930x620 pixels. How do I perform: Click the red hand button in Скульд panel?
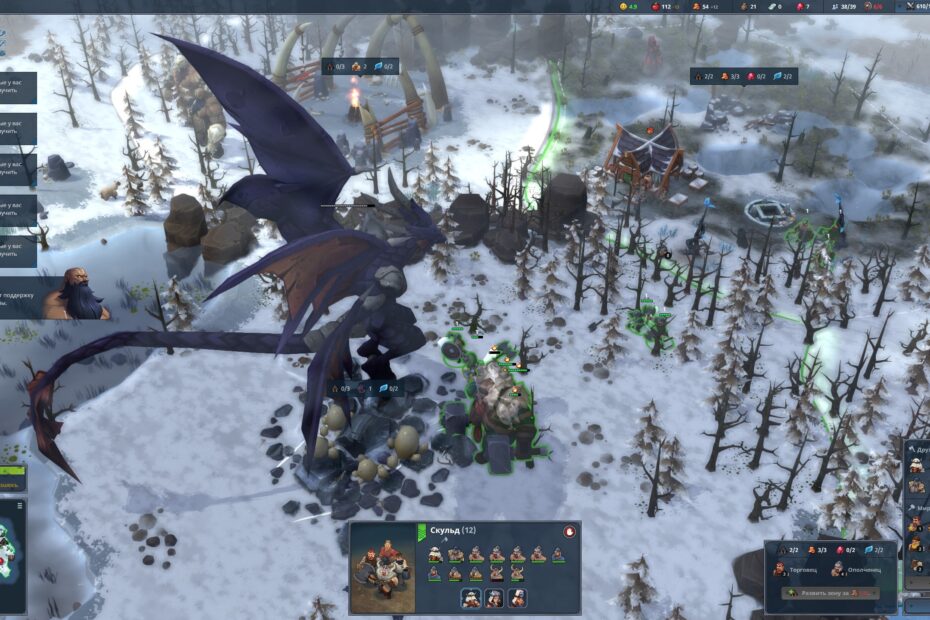(x=569, y=532)
